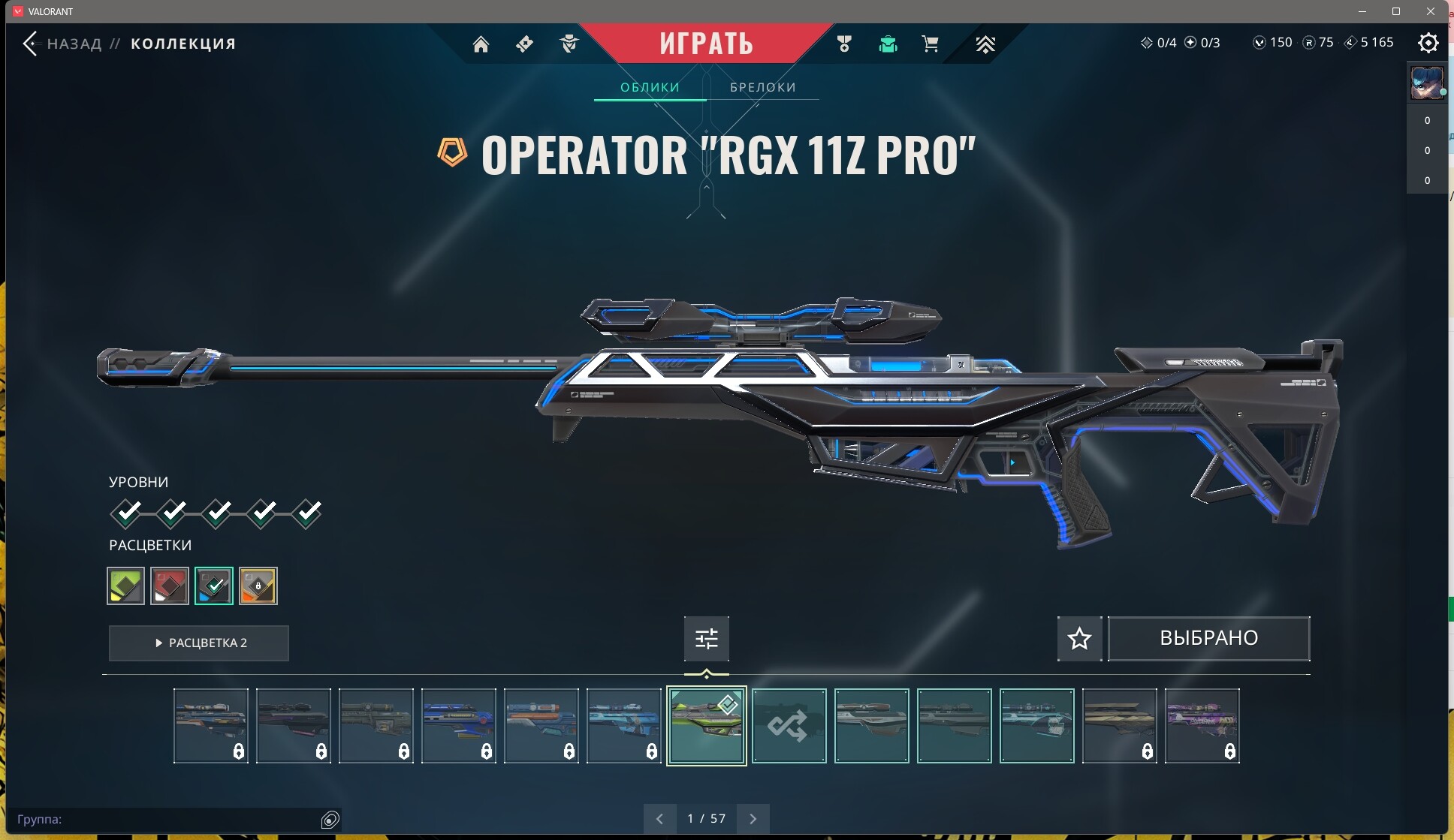
Task: Open the settings gear icon
Action: click(1428, 43)
